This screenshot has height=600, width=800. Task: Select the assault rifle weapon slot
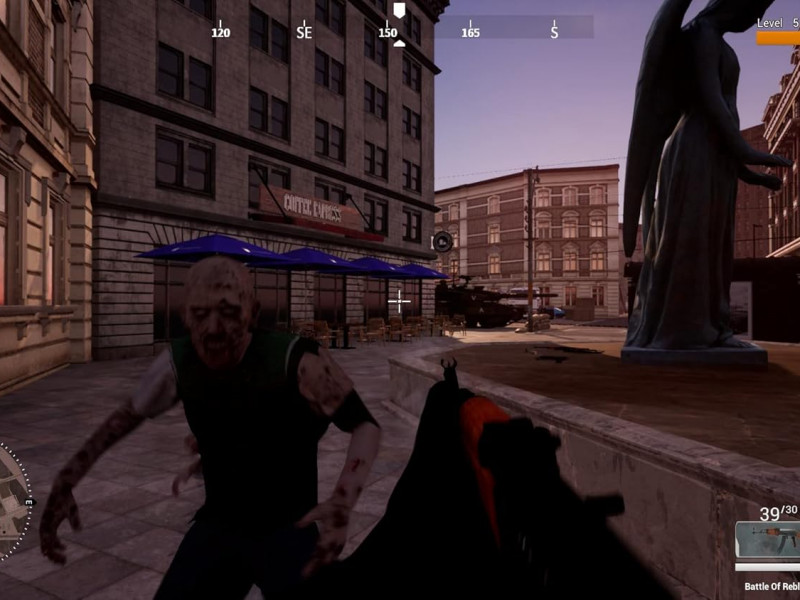click(769, 540)
